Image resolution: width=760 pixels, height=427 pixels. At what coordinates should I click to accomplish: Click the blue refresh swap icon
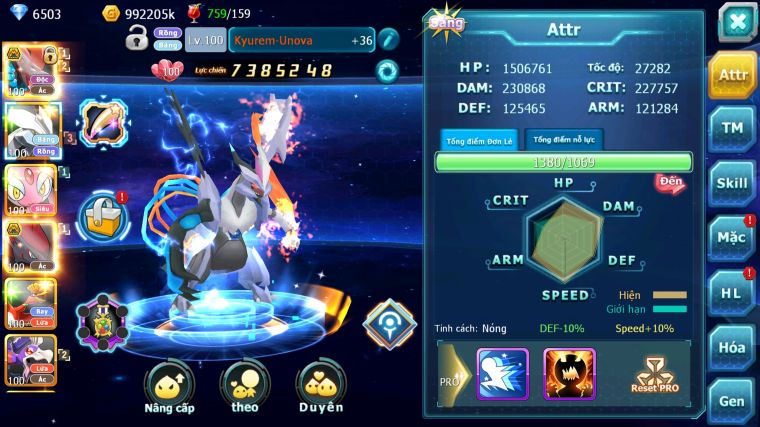tap(388, 71)
